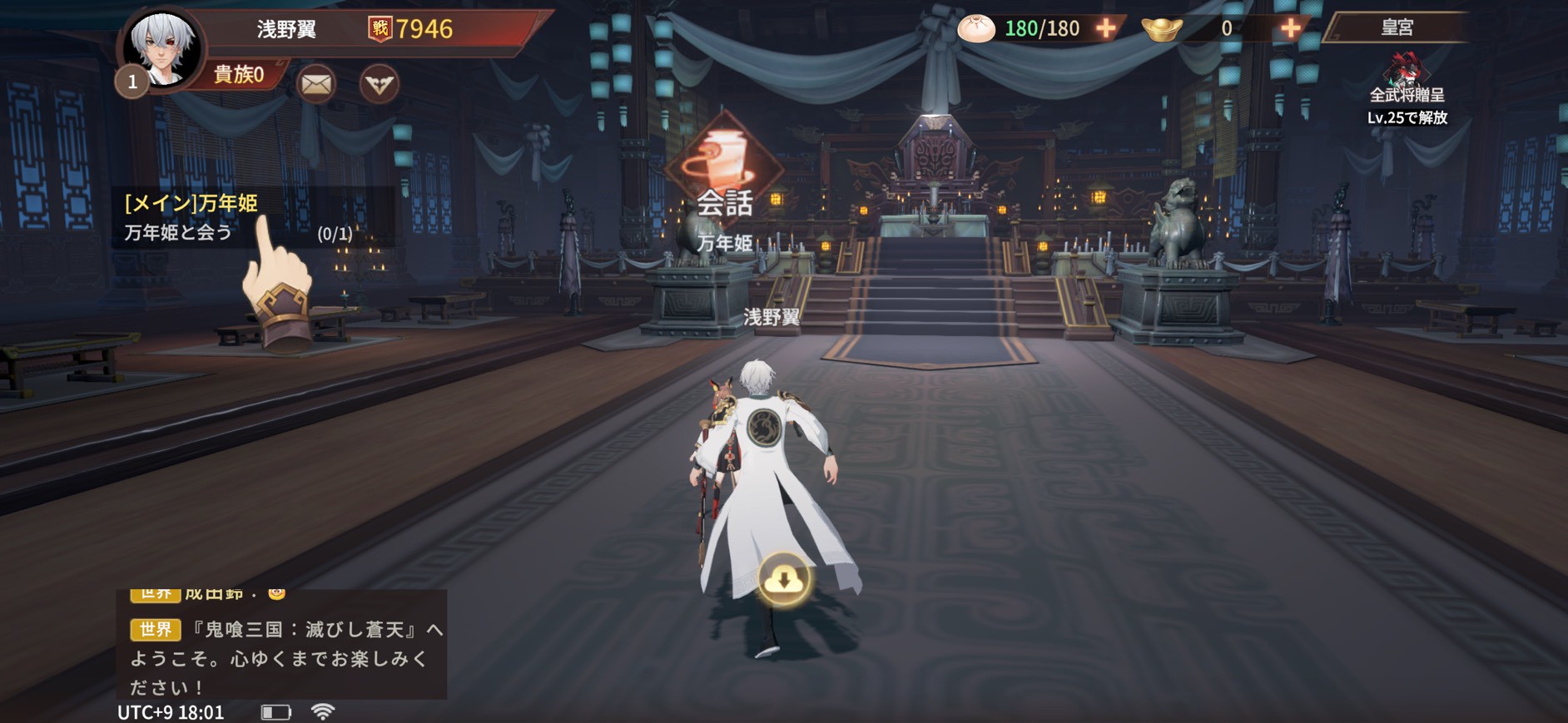Open the 皇宮 location label
This screenshot has height=723, width=1568.
point(1397,27)
